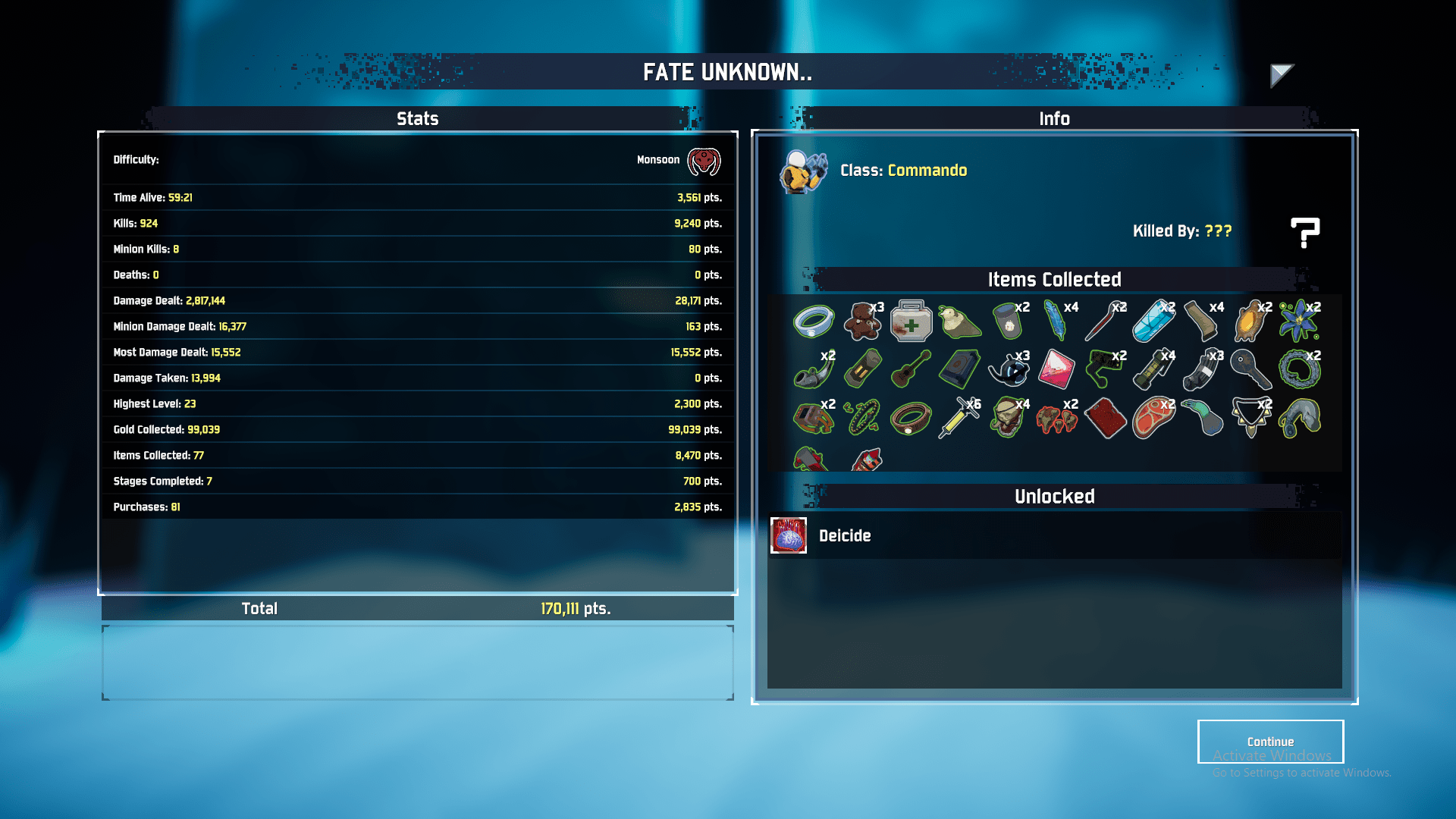Choose the Topaz Brooch item
1456x819 pixels.
click(1250, 322)
